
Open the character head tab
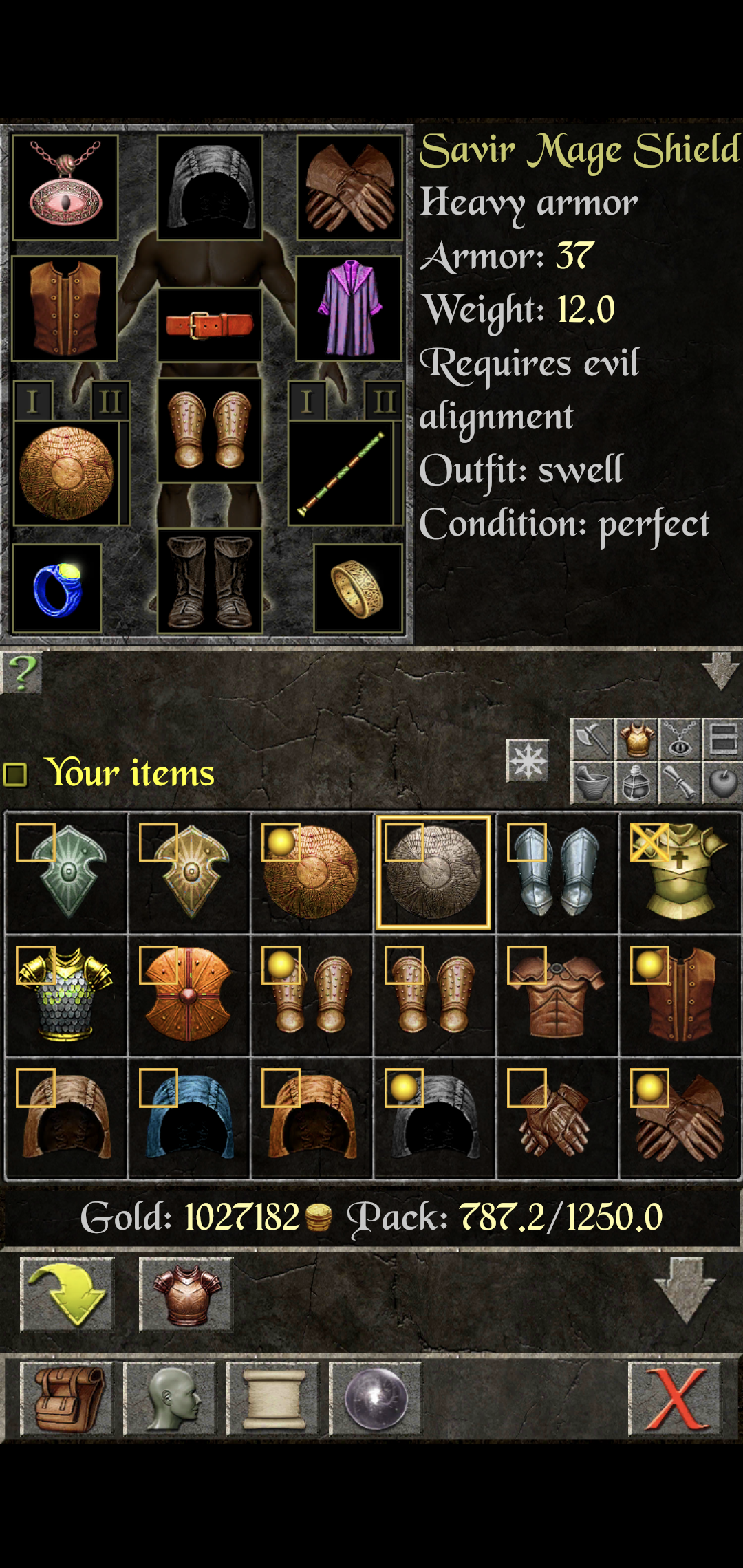[x=170, y=1399]
